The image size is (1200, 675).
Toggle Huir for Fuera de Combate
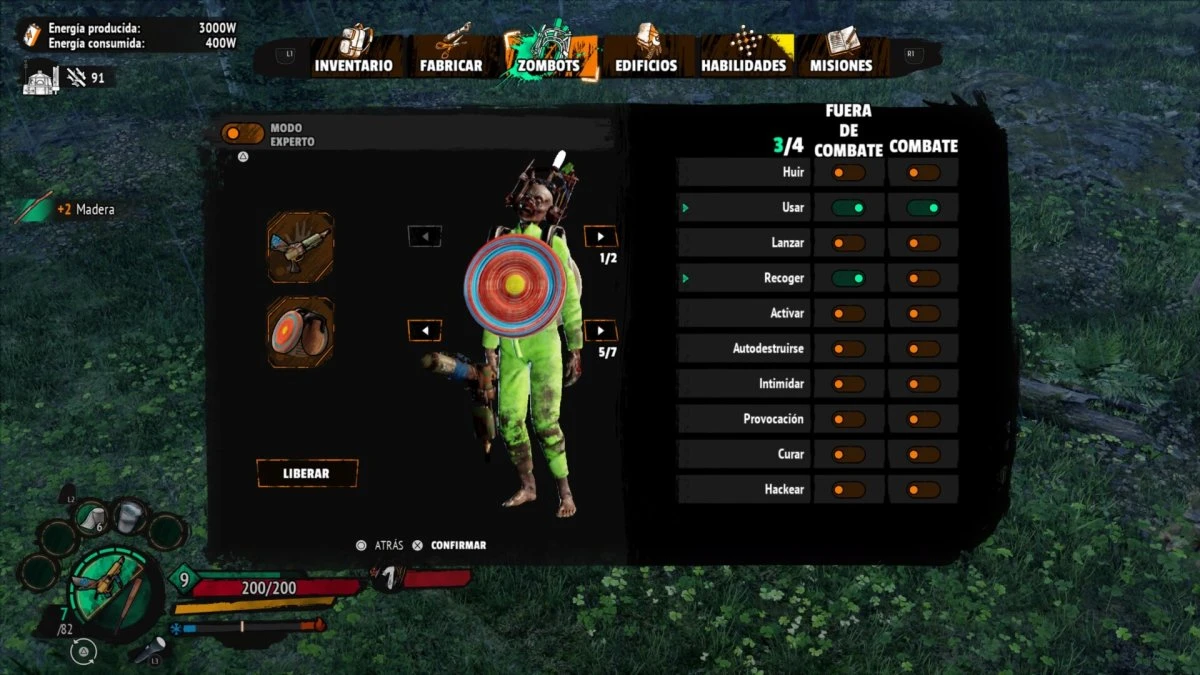848,173
